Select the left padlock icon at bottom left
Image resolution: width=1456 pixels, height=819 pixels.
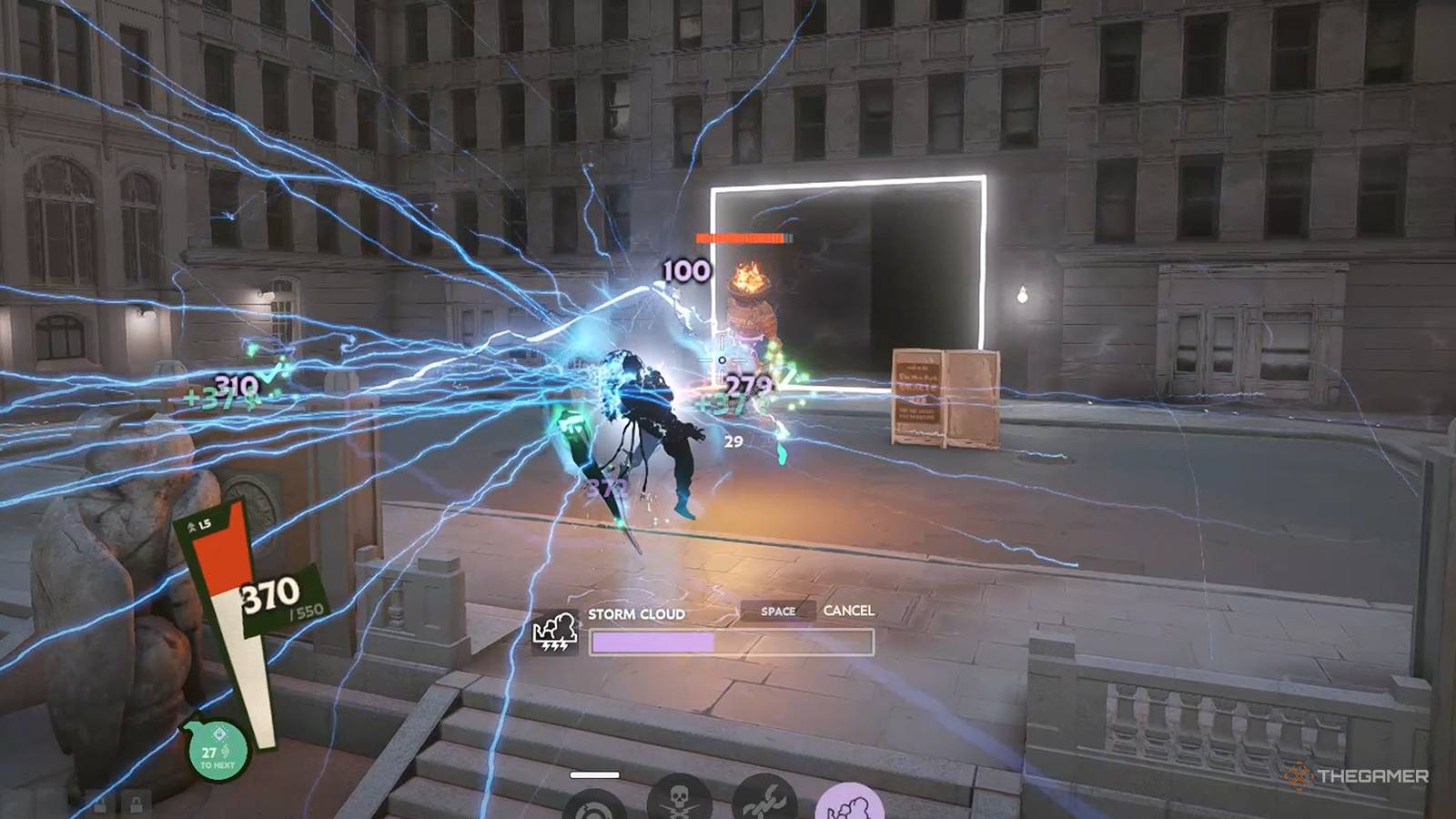click(x=101, y=804)
